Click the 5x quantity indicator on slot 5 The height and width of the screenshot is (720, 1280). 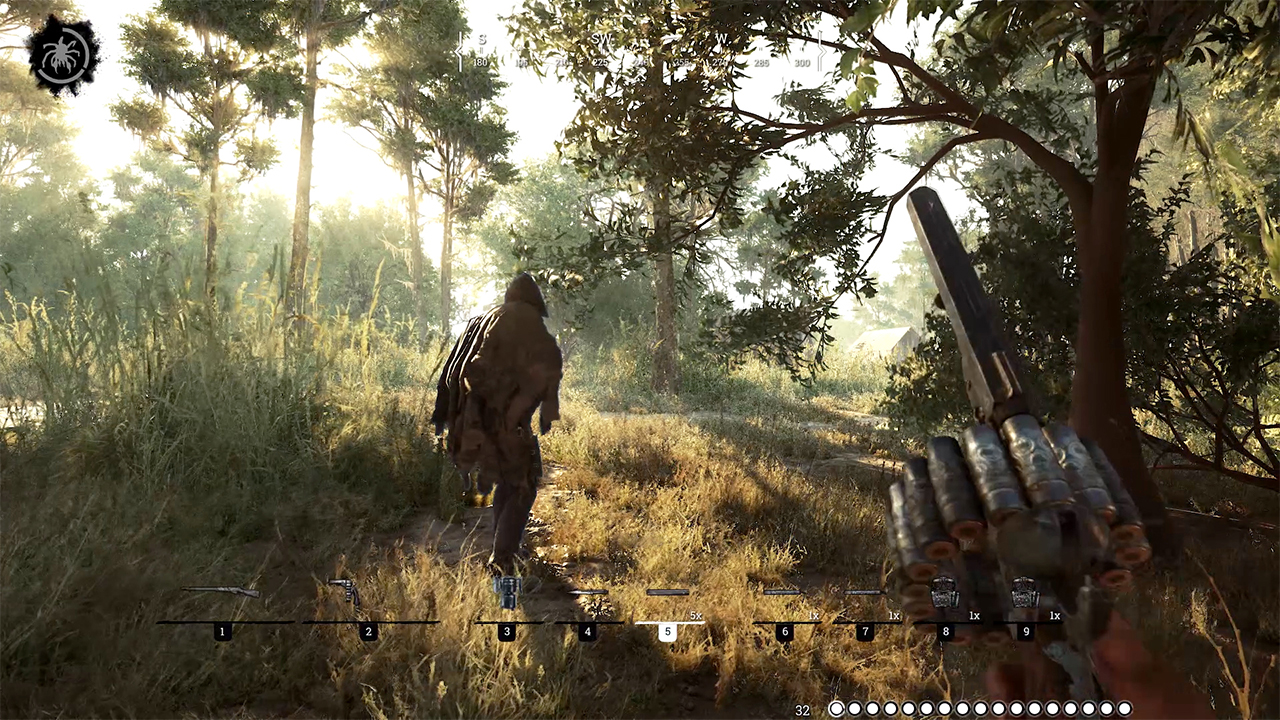coord(694,615)
